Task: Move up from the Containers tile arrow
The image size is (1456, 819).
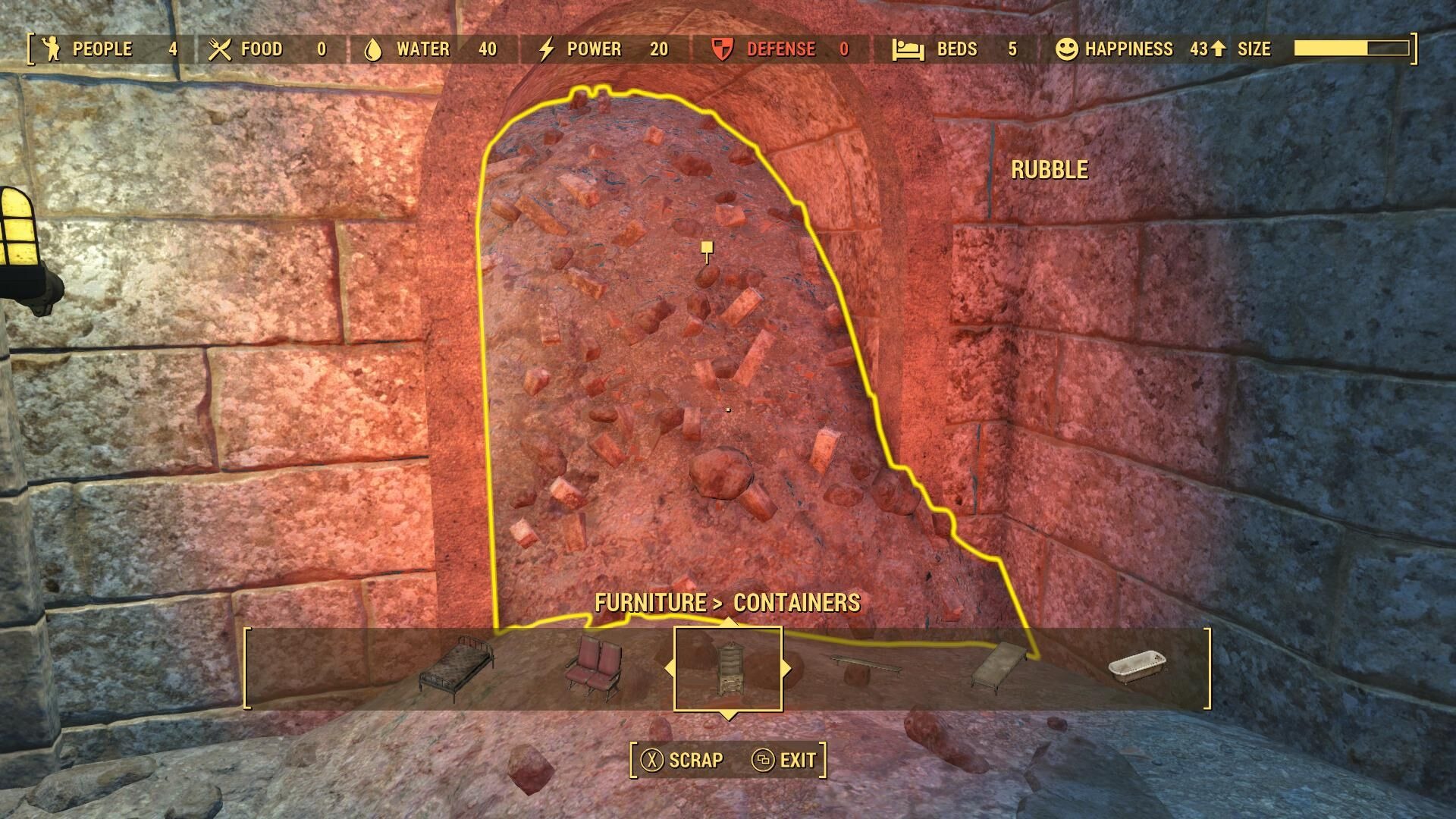Action: click(x=728, y=622)
